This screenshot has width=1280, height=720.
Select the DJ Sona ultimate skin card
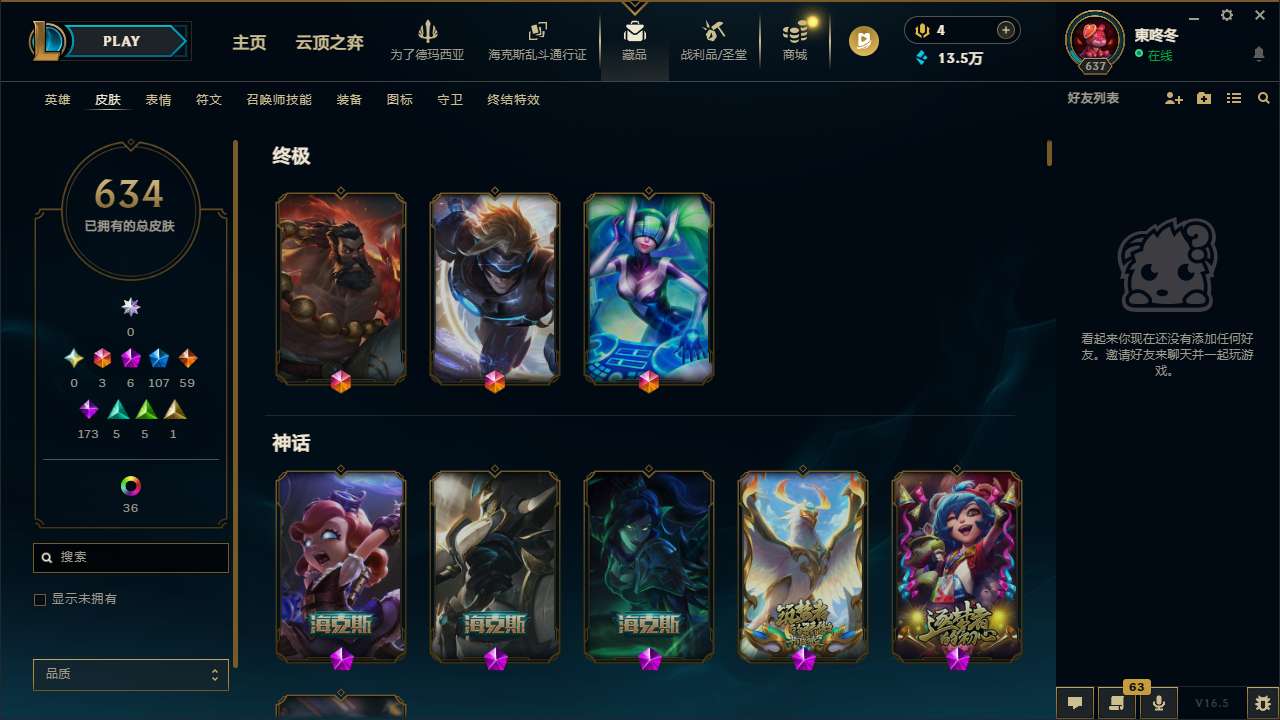click(648, 288)
